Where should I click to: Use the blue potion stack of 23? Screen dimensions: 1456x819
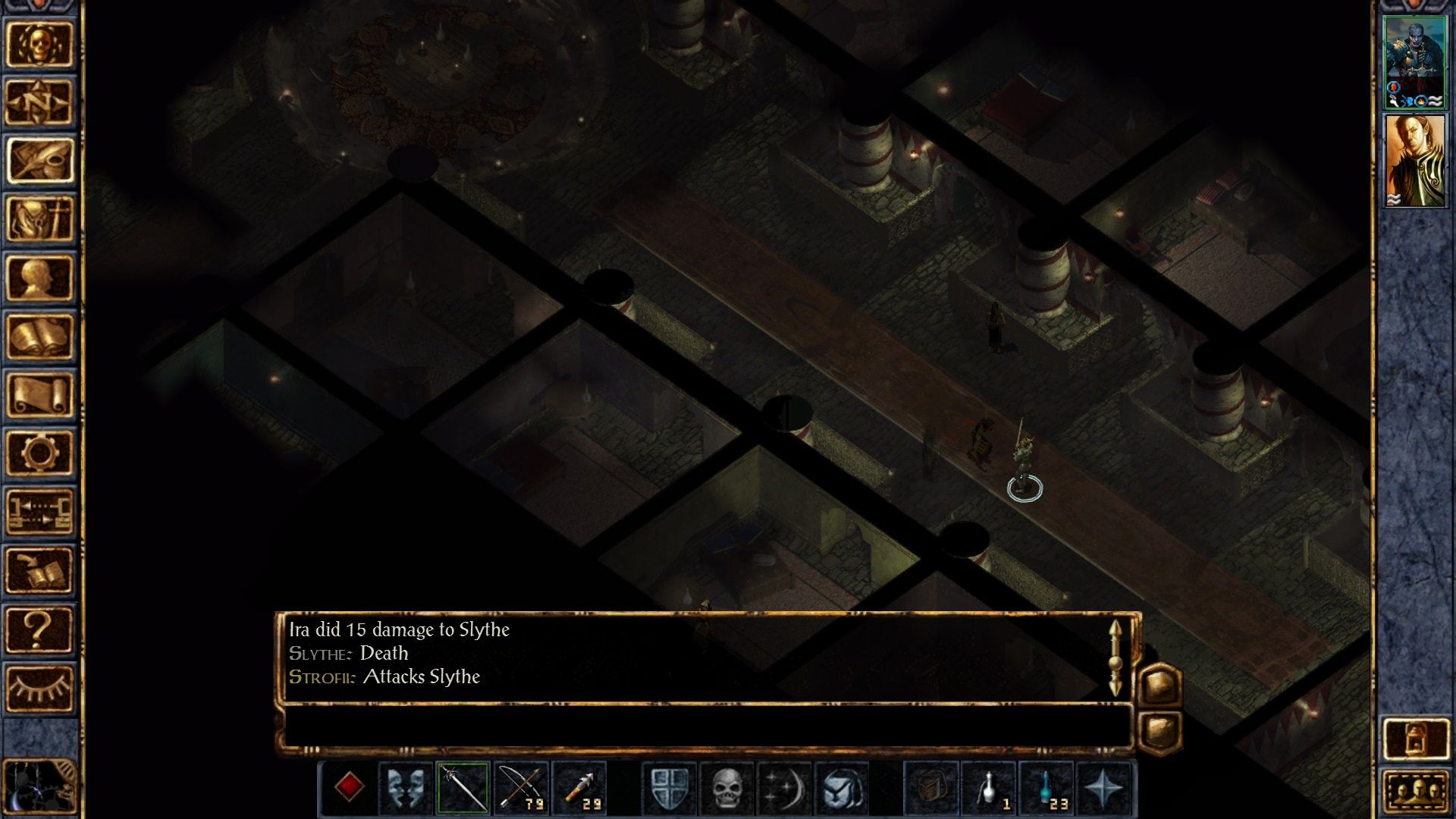point(1047,788)
